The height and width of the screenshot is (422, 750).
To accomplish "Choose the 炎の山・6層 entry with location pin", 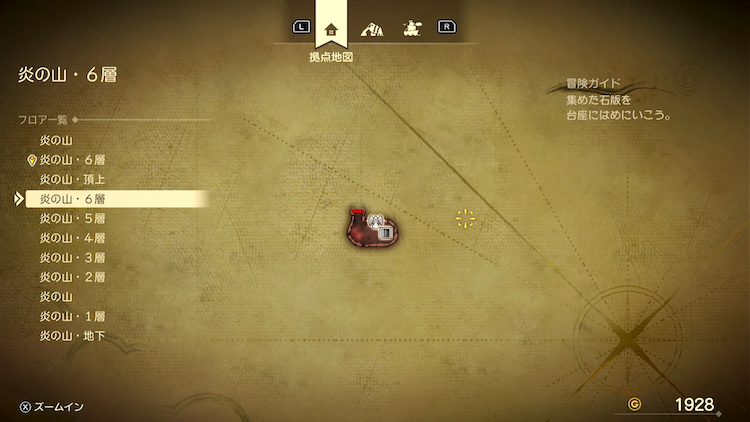I will pos(72,160).
